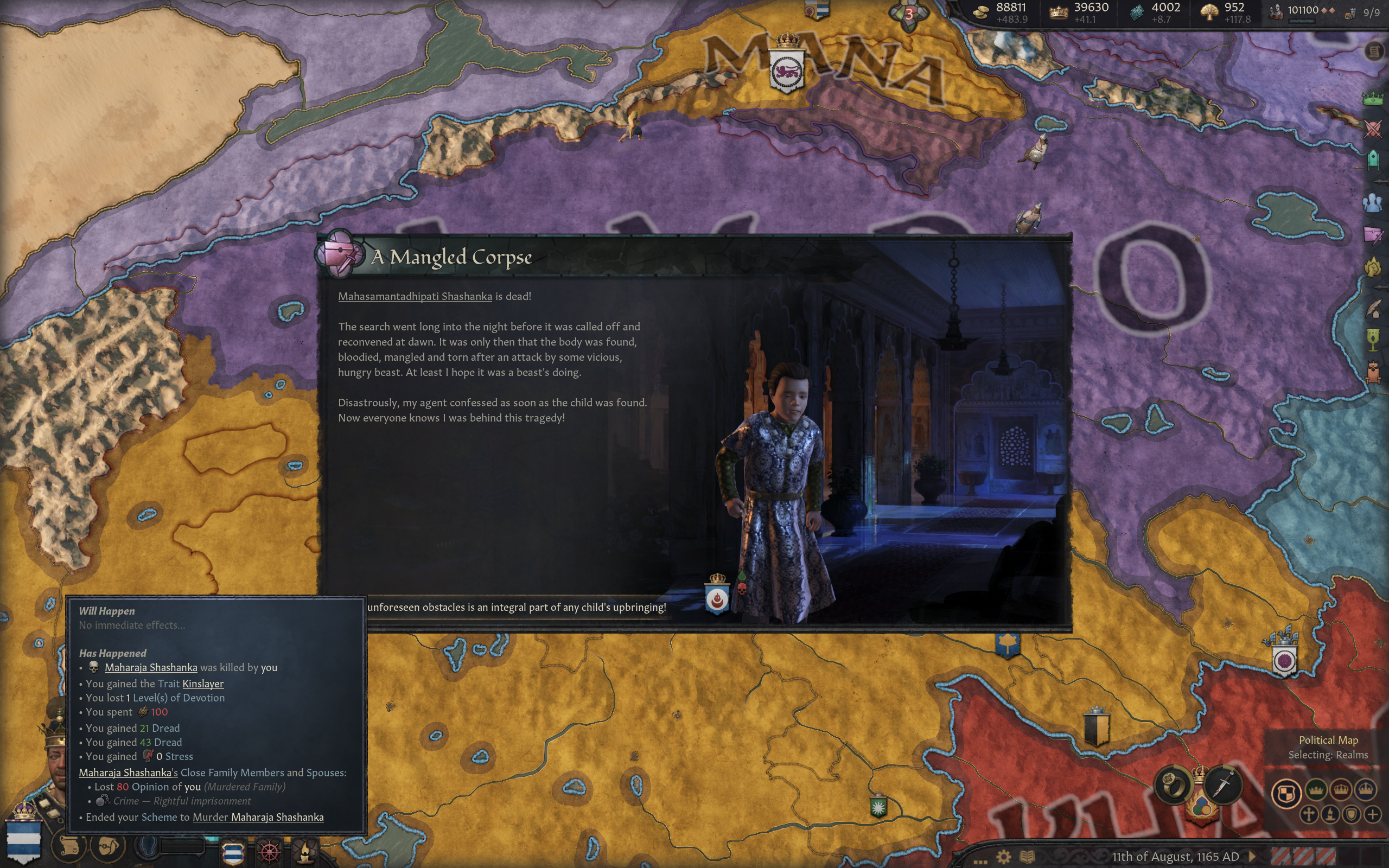Open the Military crossed-swords menu
Screen dimensions: 1389x868
[1372, 129]
